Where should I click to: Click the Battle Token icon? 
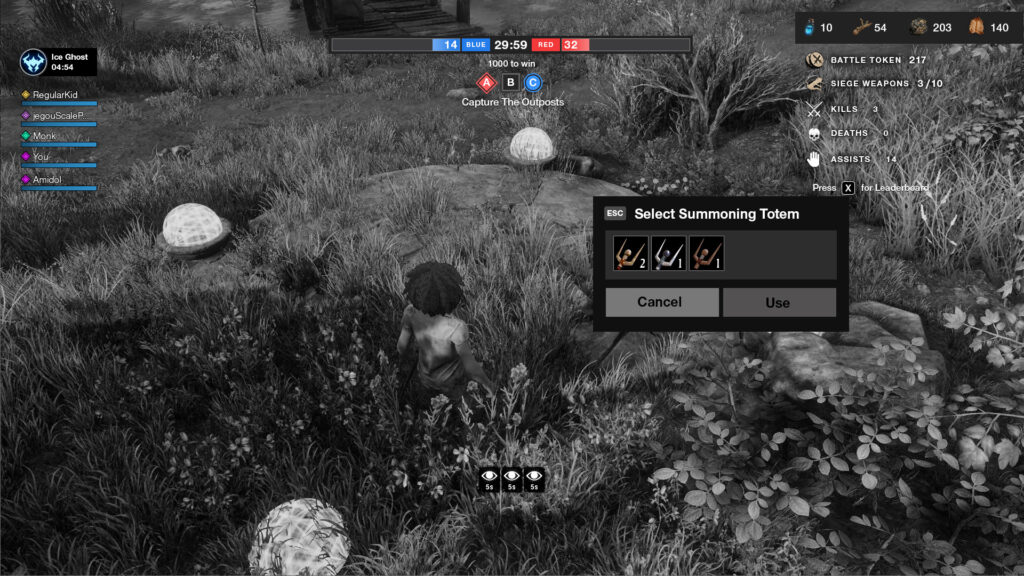click(x=814, y=60)
